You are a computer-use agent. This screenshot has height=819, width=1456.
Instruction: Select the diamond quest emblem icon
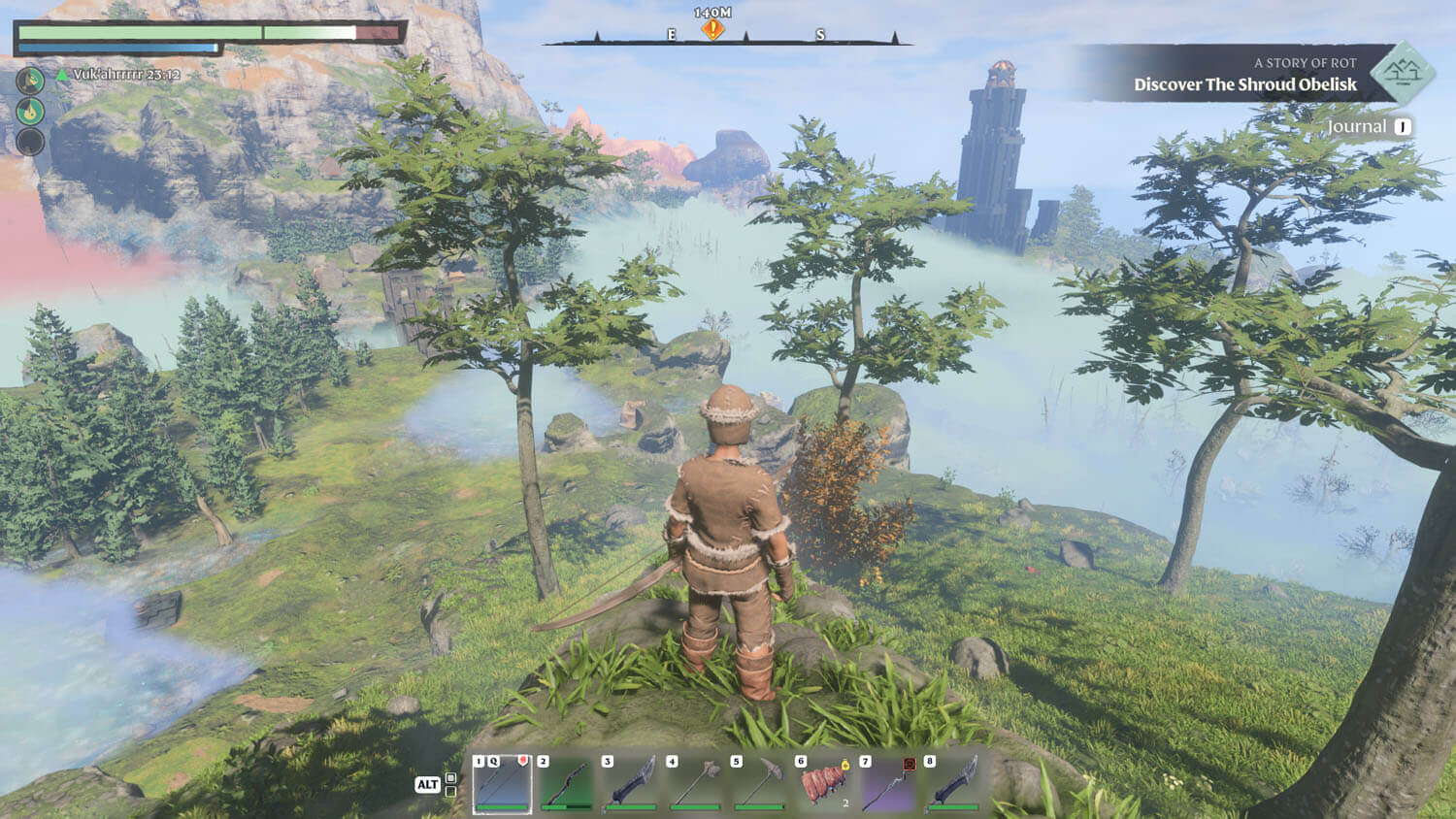(1403, 72)
